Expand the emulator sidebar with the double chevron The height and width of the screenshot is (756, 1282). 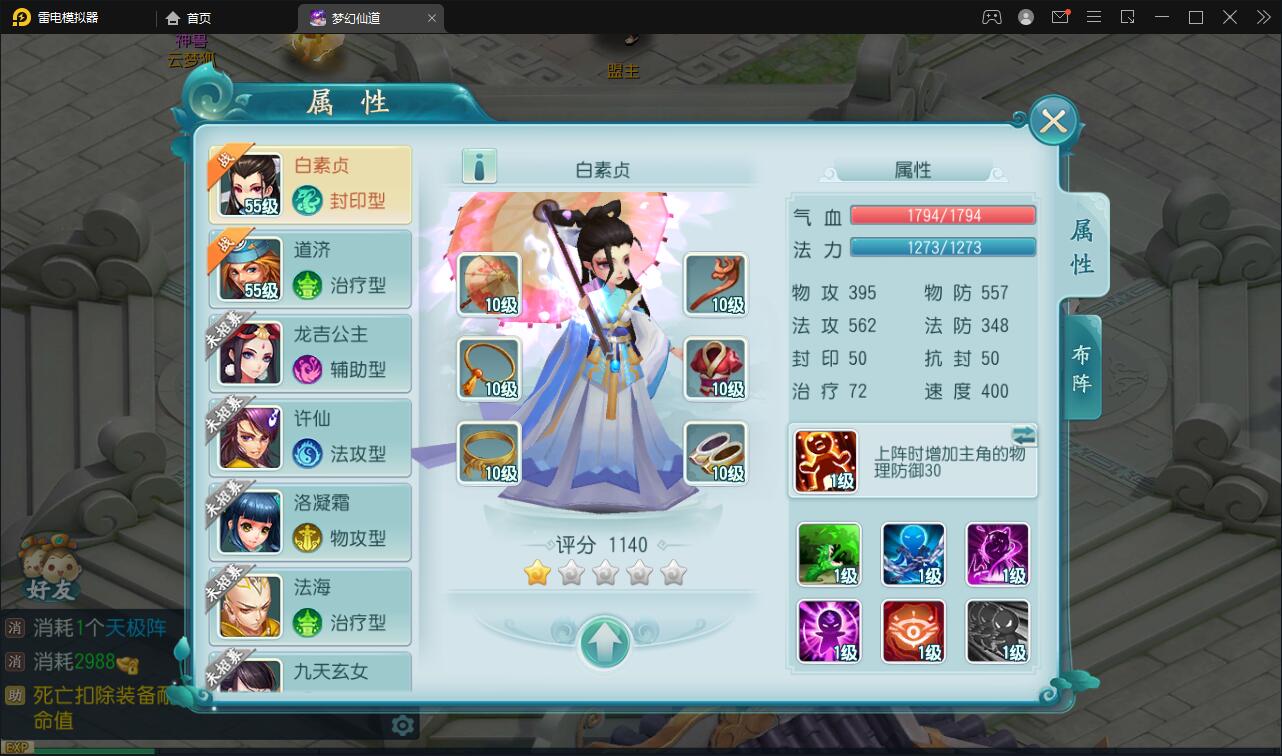coord(1264,17)
